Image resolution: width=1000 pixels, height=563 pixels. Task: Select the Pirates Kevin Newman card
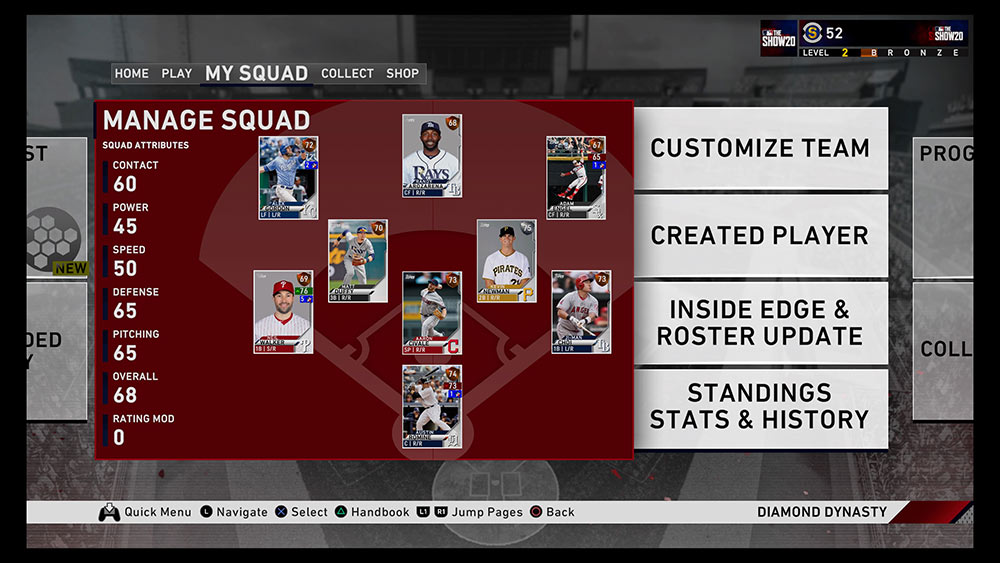pyautogui.click(x=506, y=261)
